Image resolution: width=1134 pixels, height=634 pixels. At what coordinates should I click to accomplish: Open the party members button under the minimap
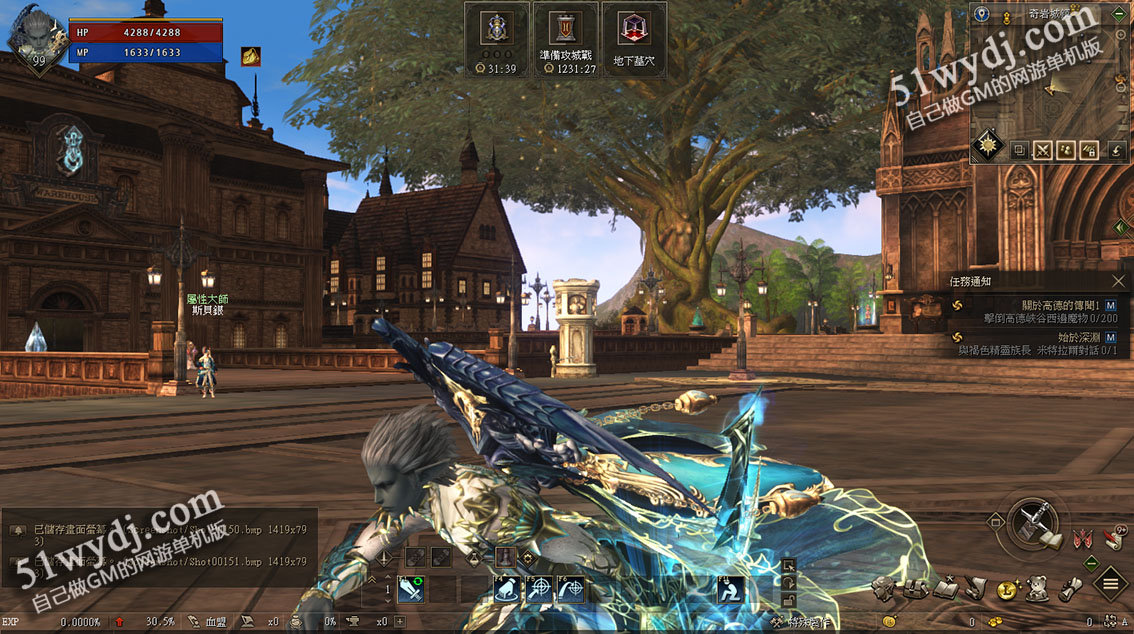pyautogui.click(x=1067, y=150)
